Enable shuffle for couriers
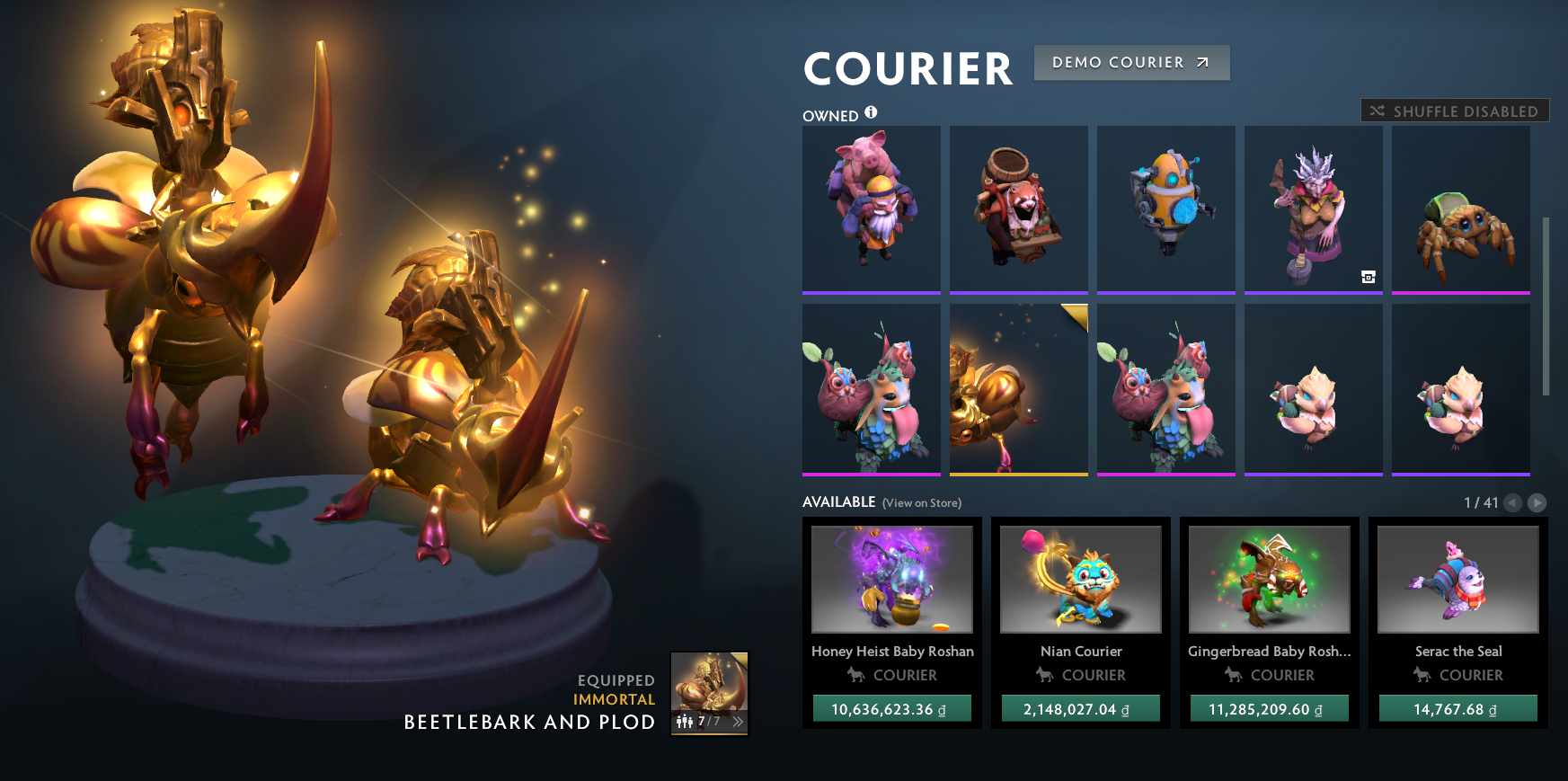 1453,111
